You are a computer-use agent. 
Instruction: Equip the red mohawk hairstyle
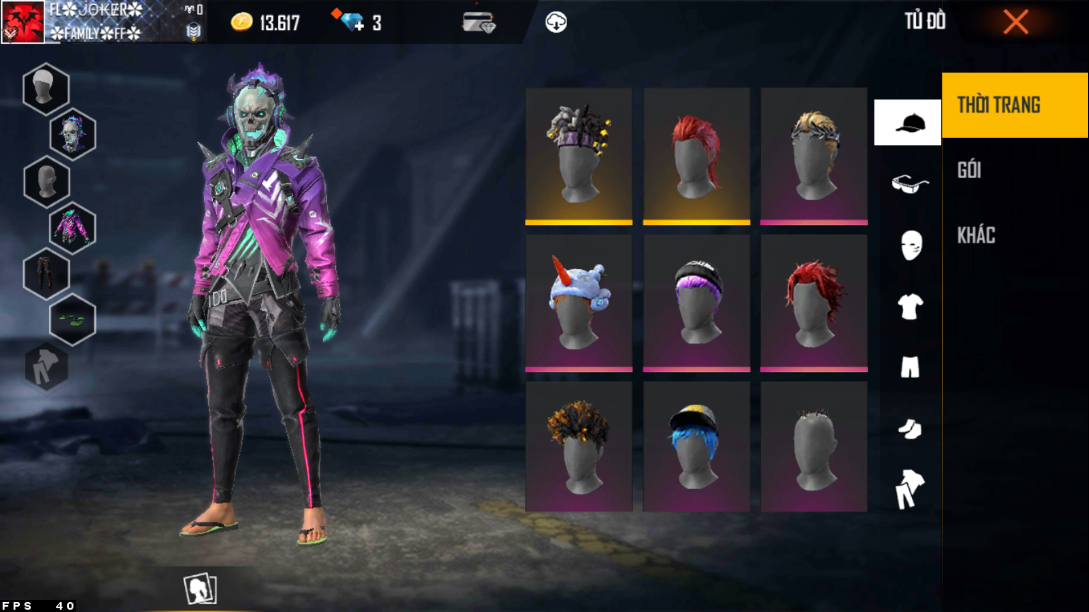coord(696,155)
